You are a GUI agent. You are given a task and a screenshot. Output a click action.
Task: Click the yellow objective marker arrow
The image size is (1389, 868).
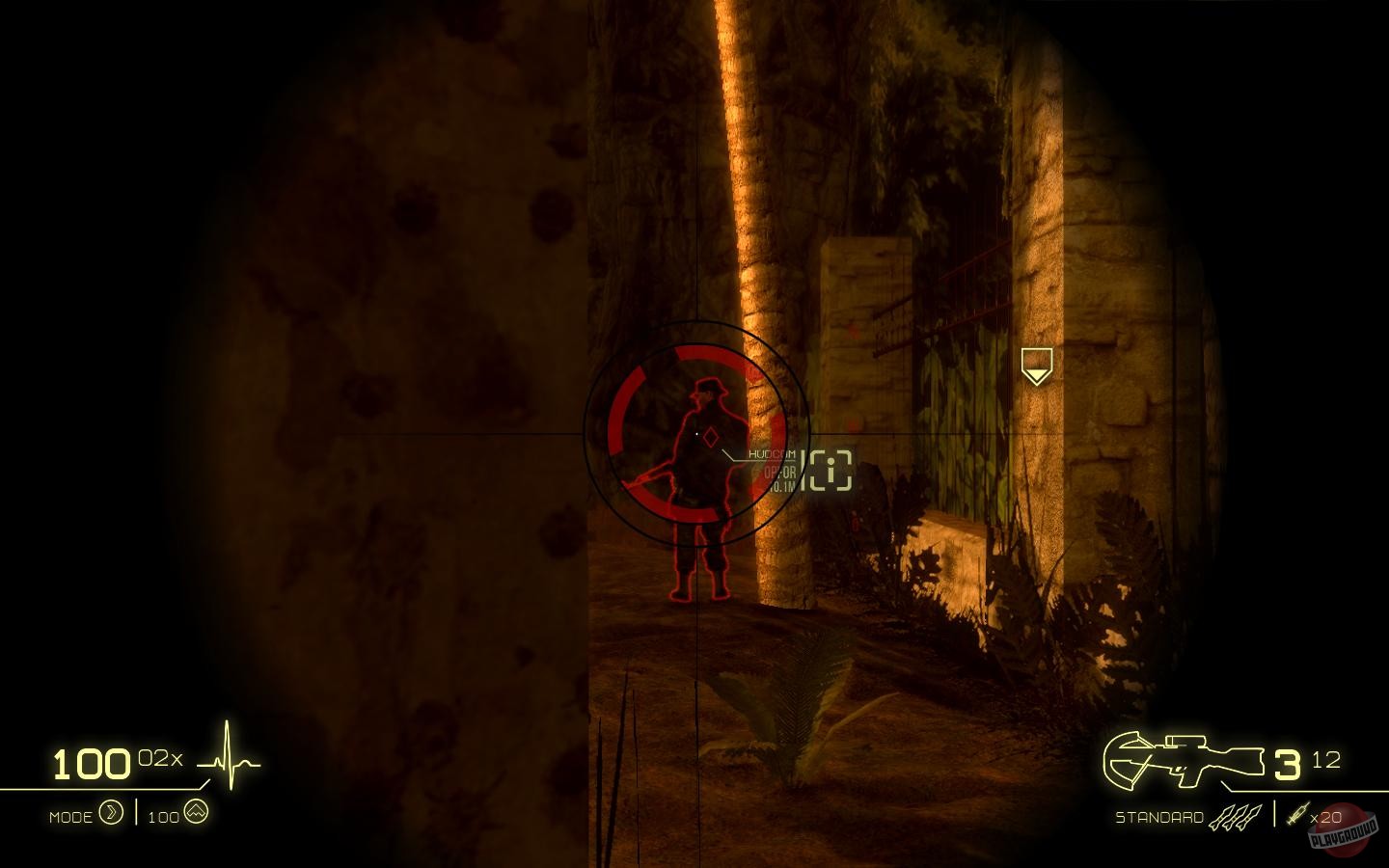pos(1036,366)
